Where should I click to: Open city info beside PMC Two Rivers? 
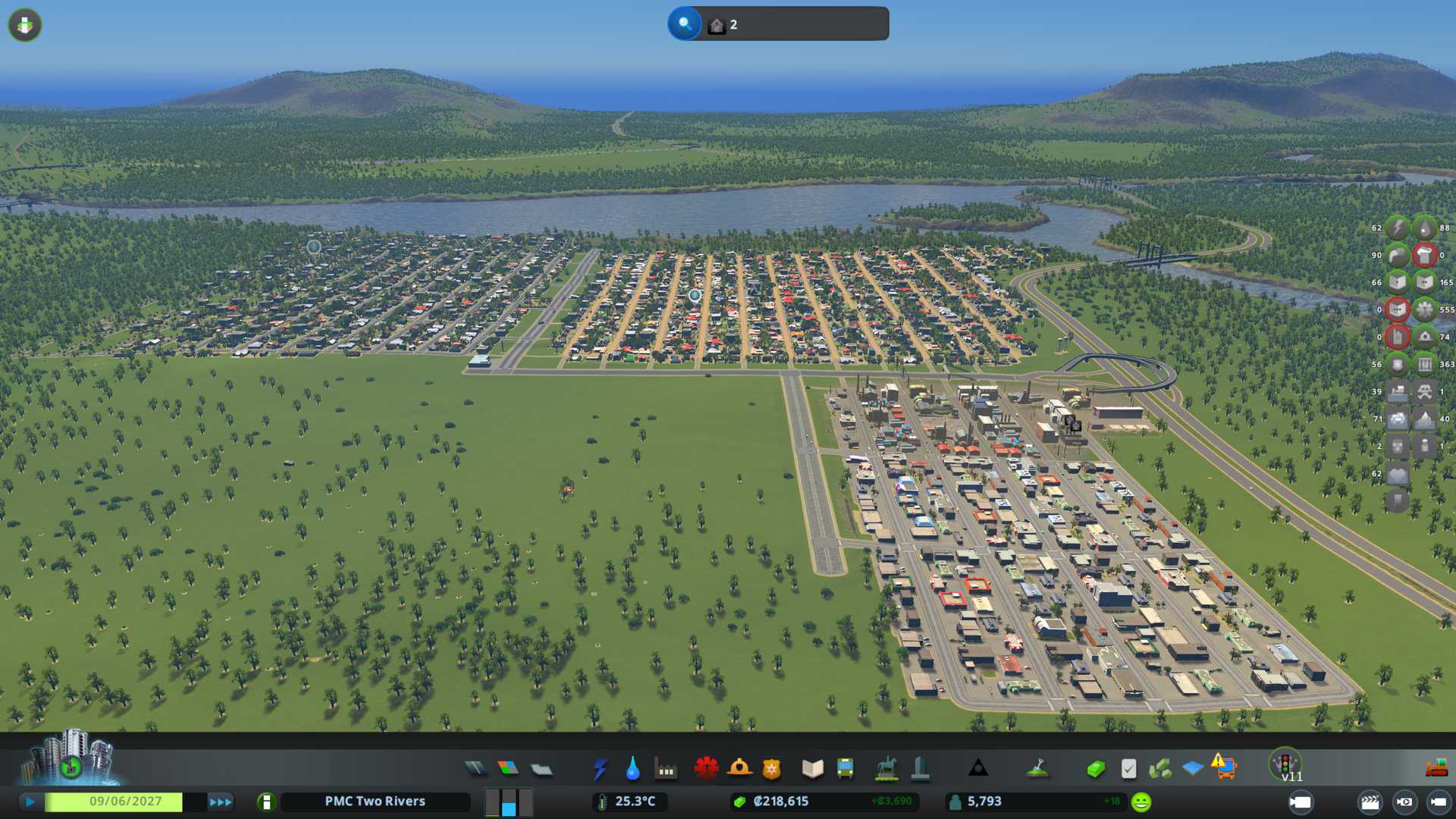(266, 802)
